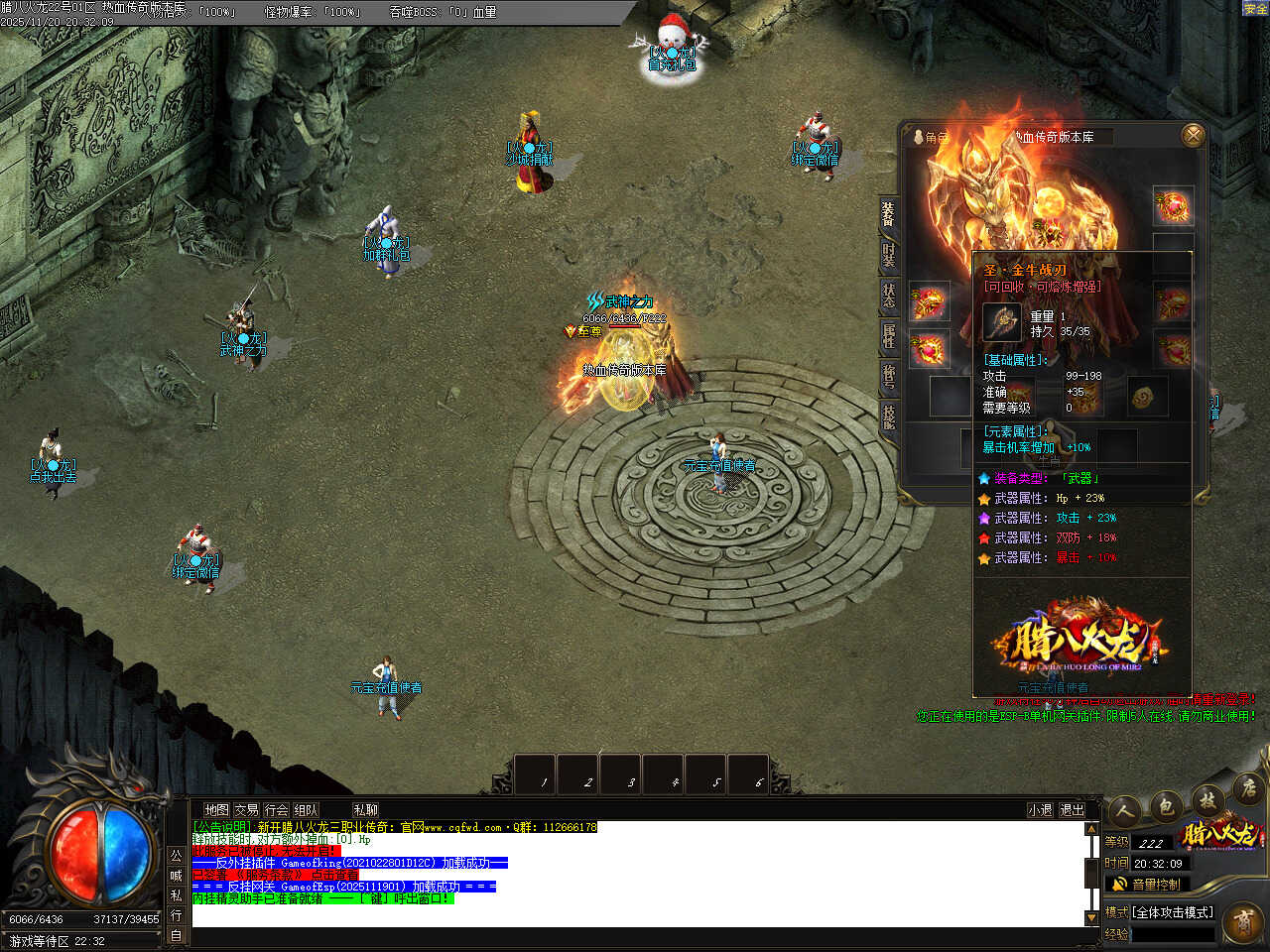Show the 称号 (titles) tab
Image resolution: width=1270 pixels, height=952 pixels.
[888, 376]
